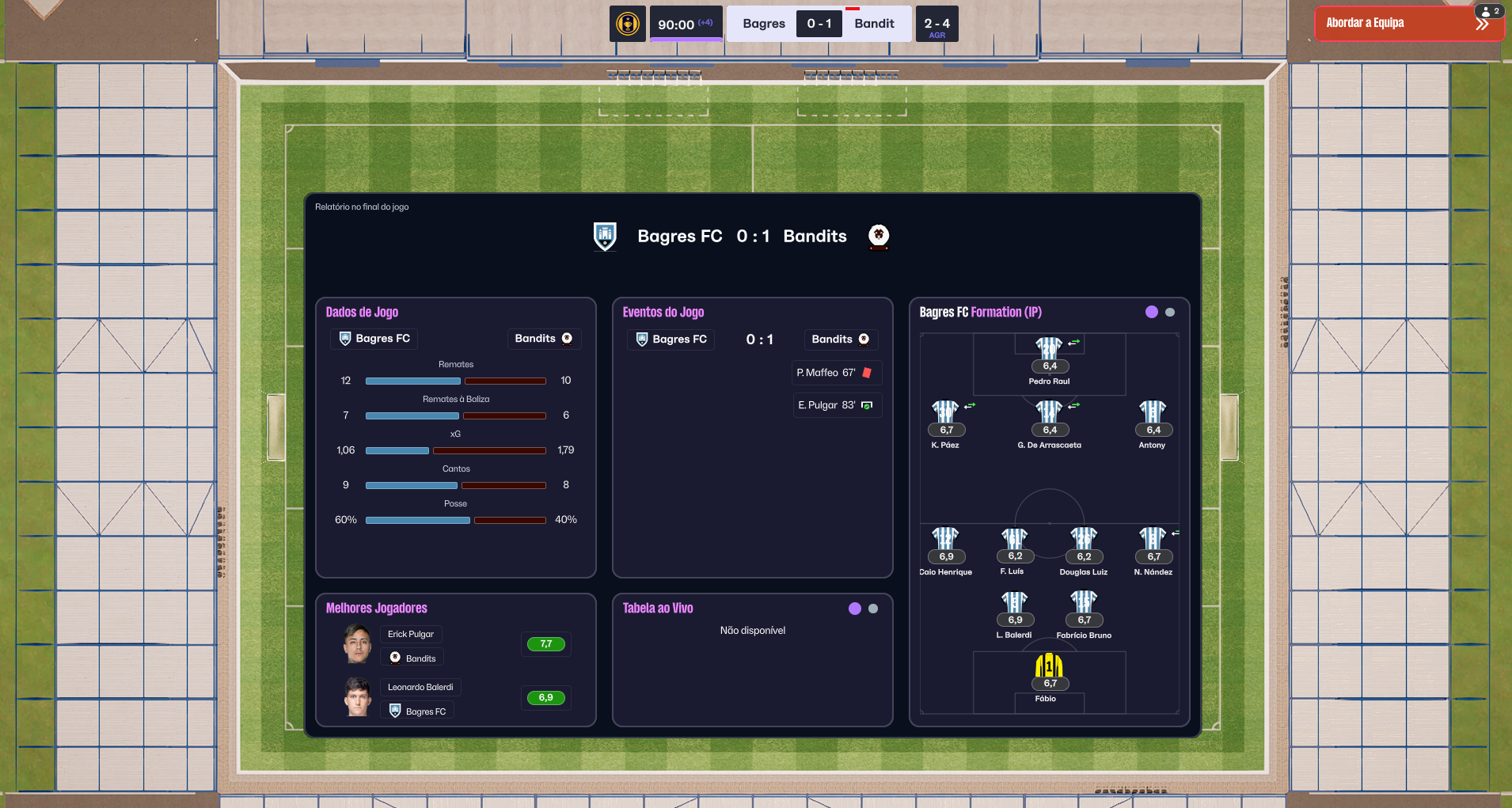Select K. Páez's shirt icon
This screenshot has height=808, width=1512.
945,413
